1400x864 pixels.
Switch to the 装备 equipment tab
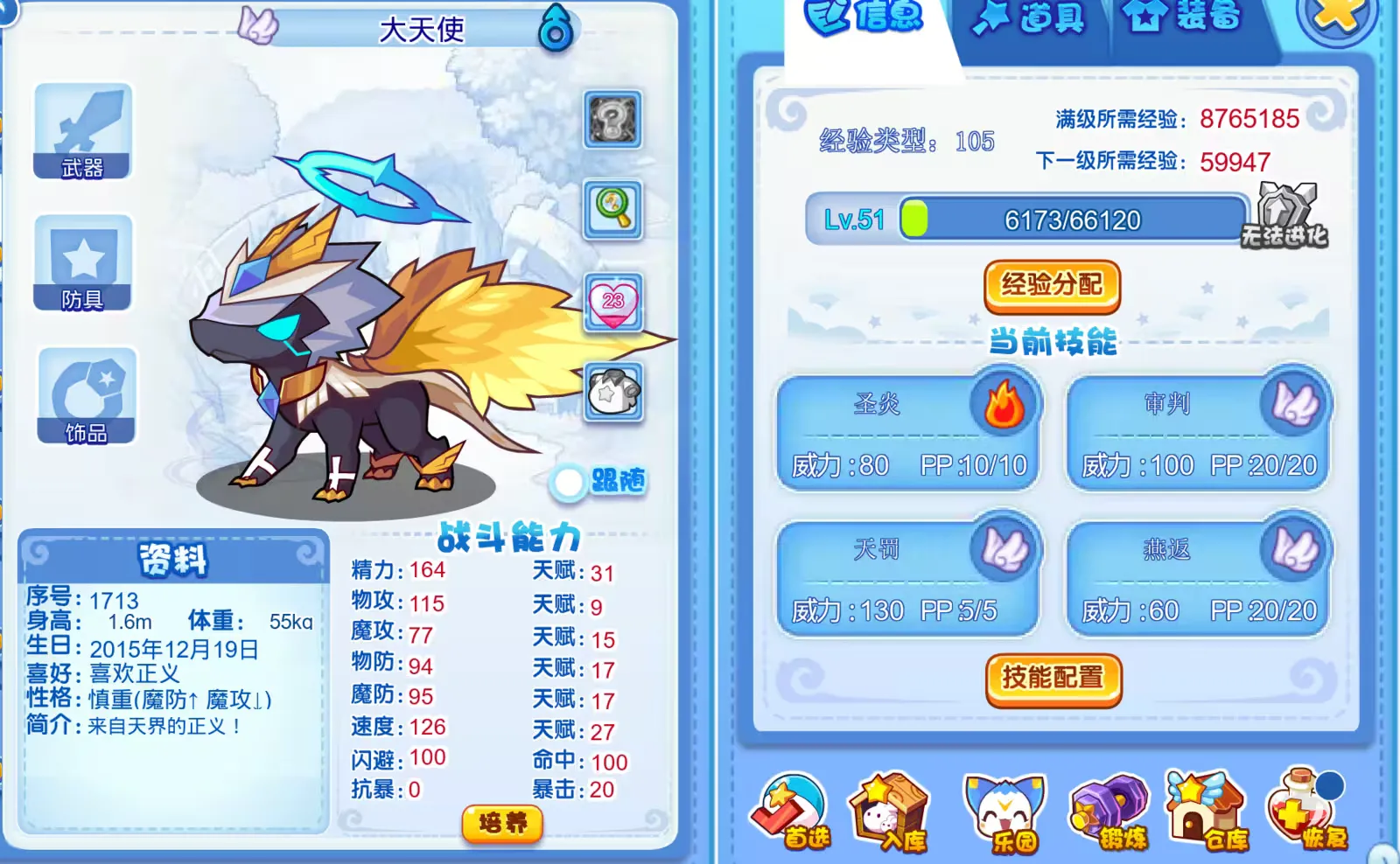(1181, 19)
